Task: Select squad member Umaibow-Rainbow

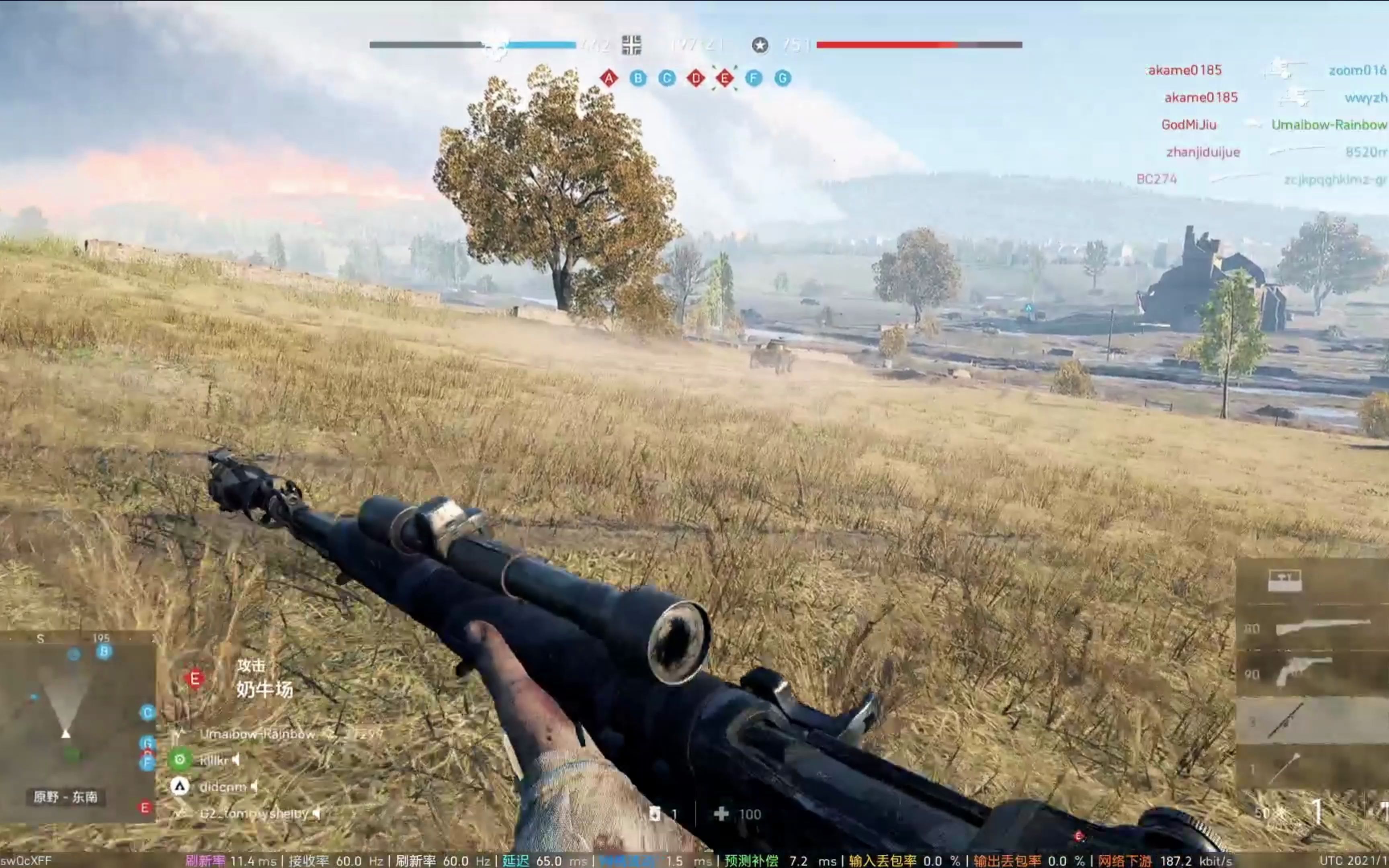Action: click(x=257, y=734)
